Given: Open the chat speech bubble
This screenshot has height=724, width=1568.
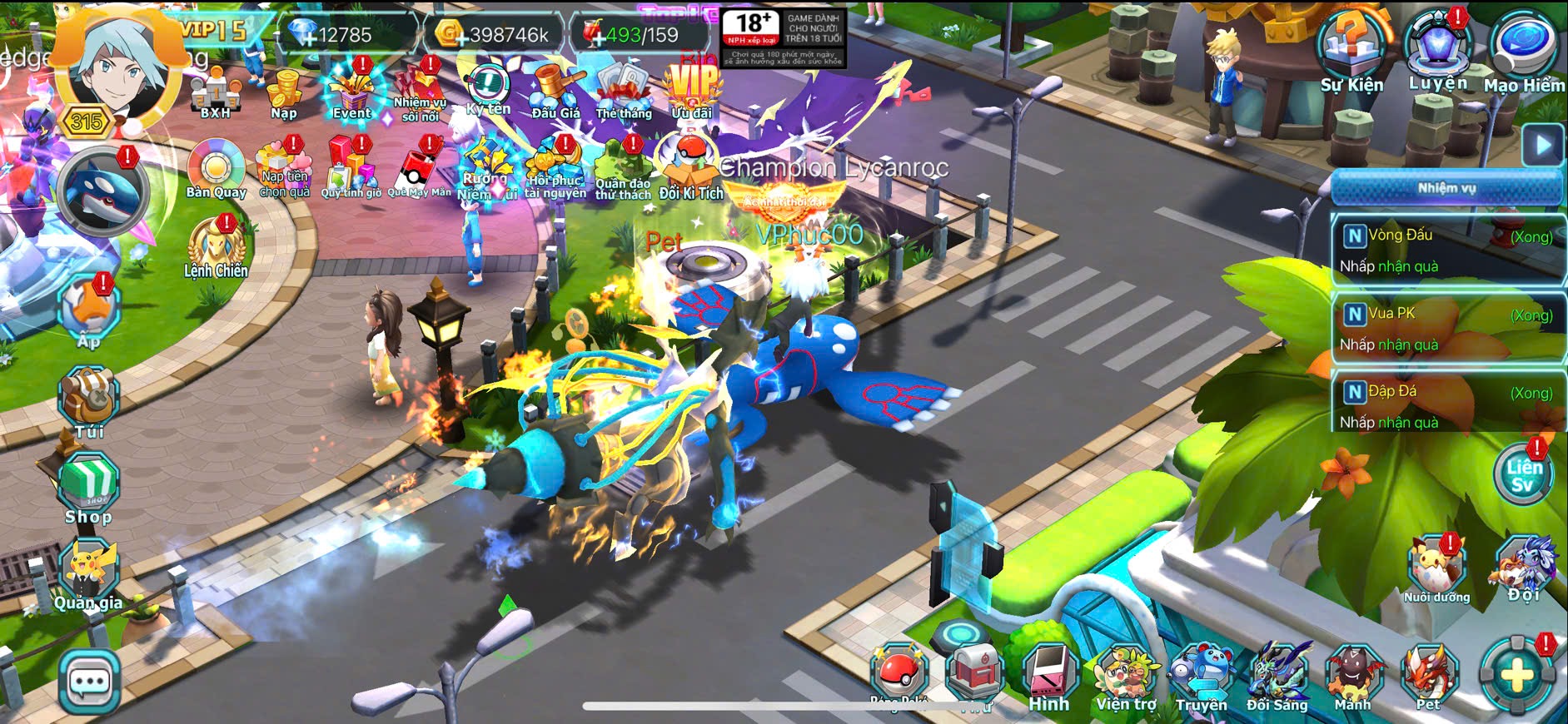Looking at the screenshot, I should point(89,682).
